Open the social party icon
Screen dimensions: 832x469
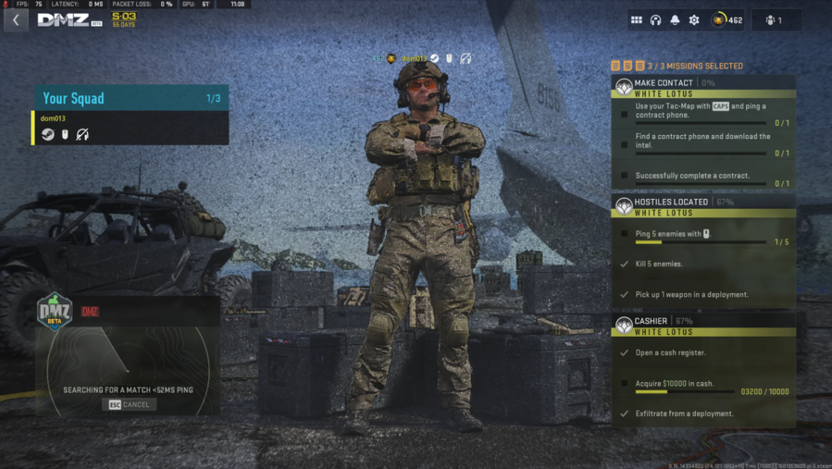tap(774, 20)
